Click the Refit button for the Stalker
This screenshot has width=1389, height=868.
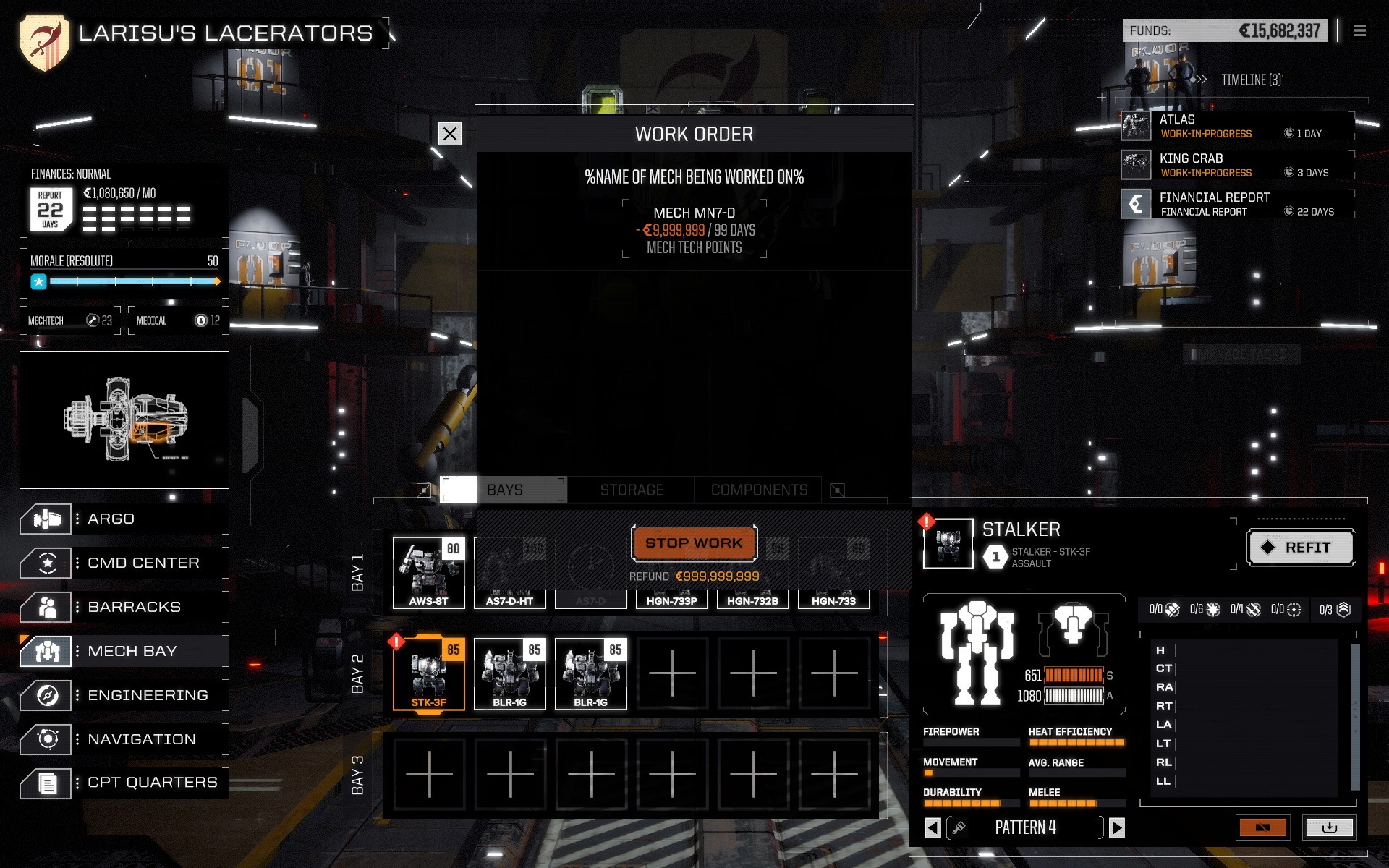pos(1301,548)
